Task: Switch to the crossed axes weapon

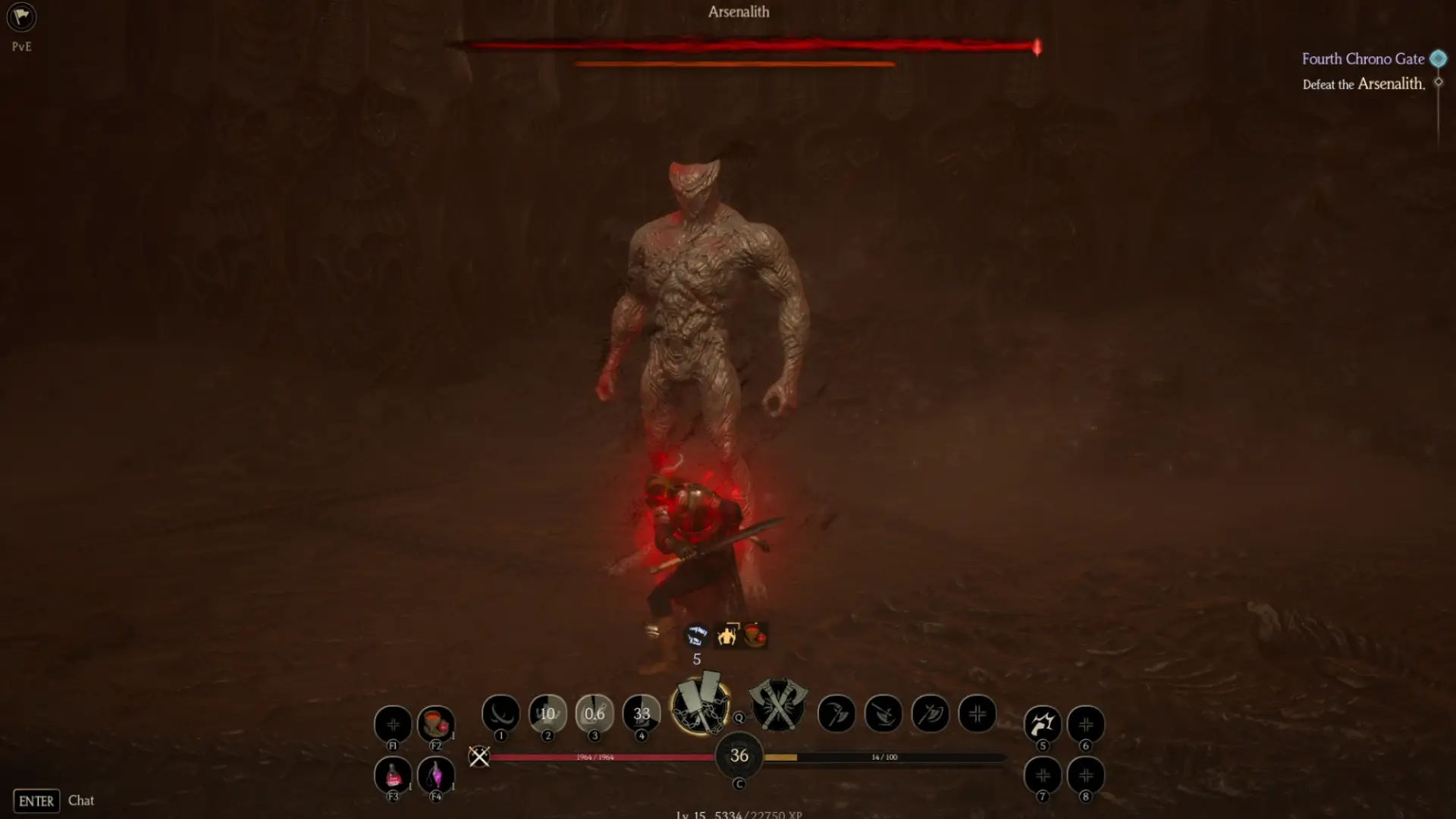Action: point(778,705)
